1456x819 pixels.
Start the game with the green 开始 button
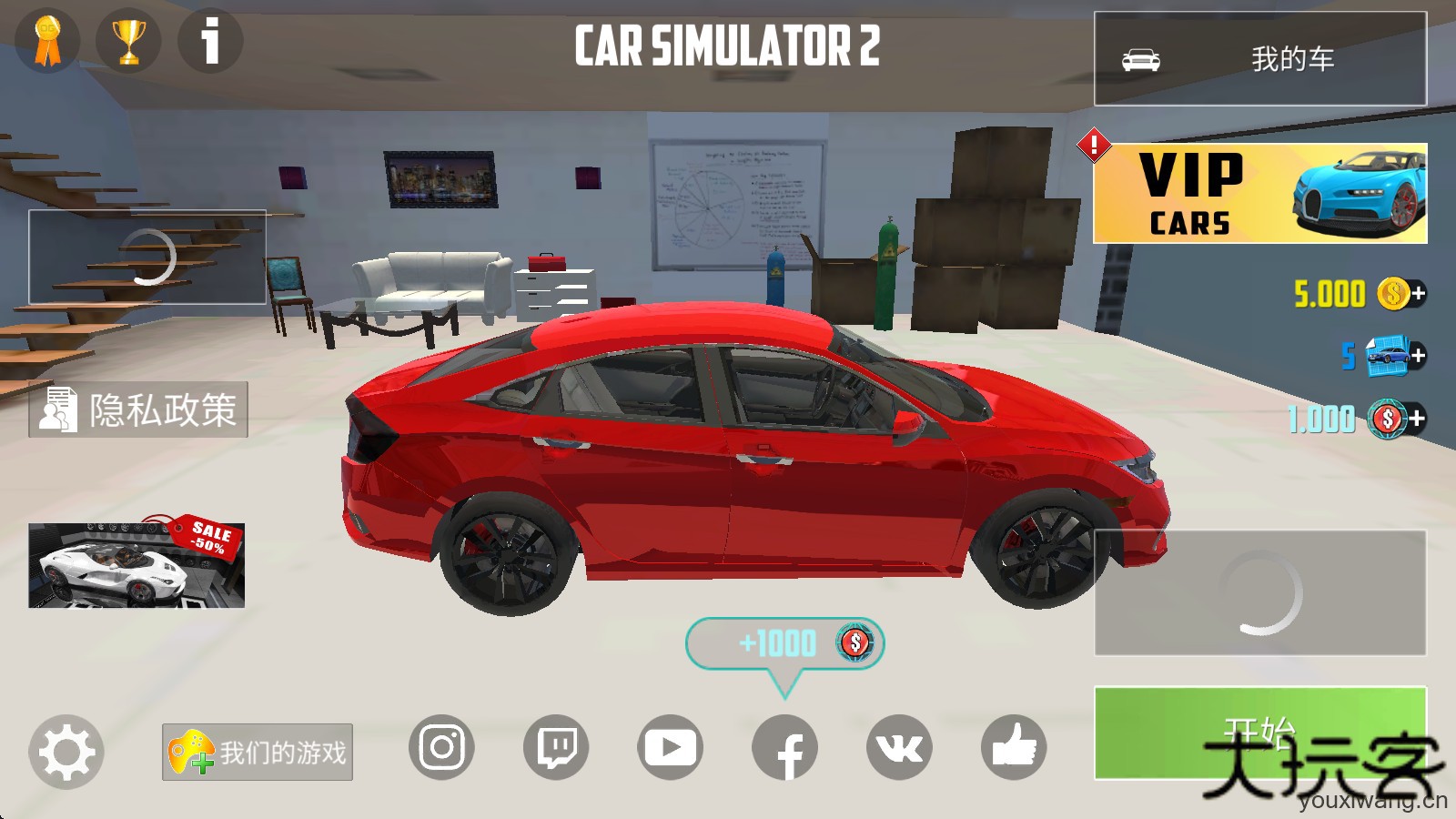pyautogui.click(x=1259, y=733)
